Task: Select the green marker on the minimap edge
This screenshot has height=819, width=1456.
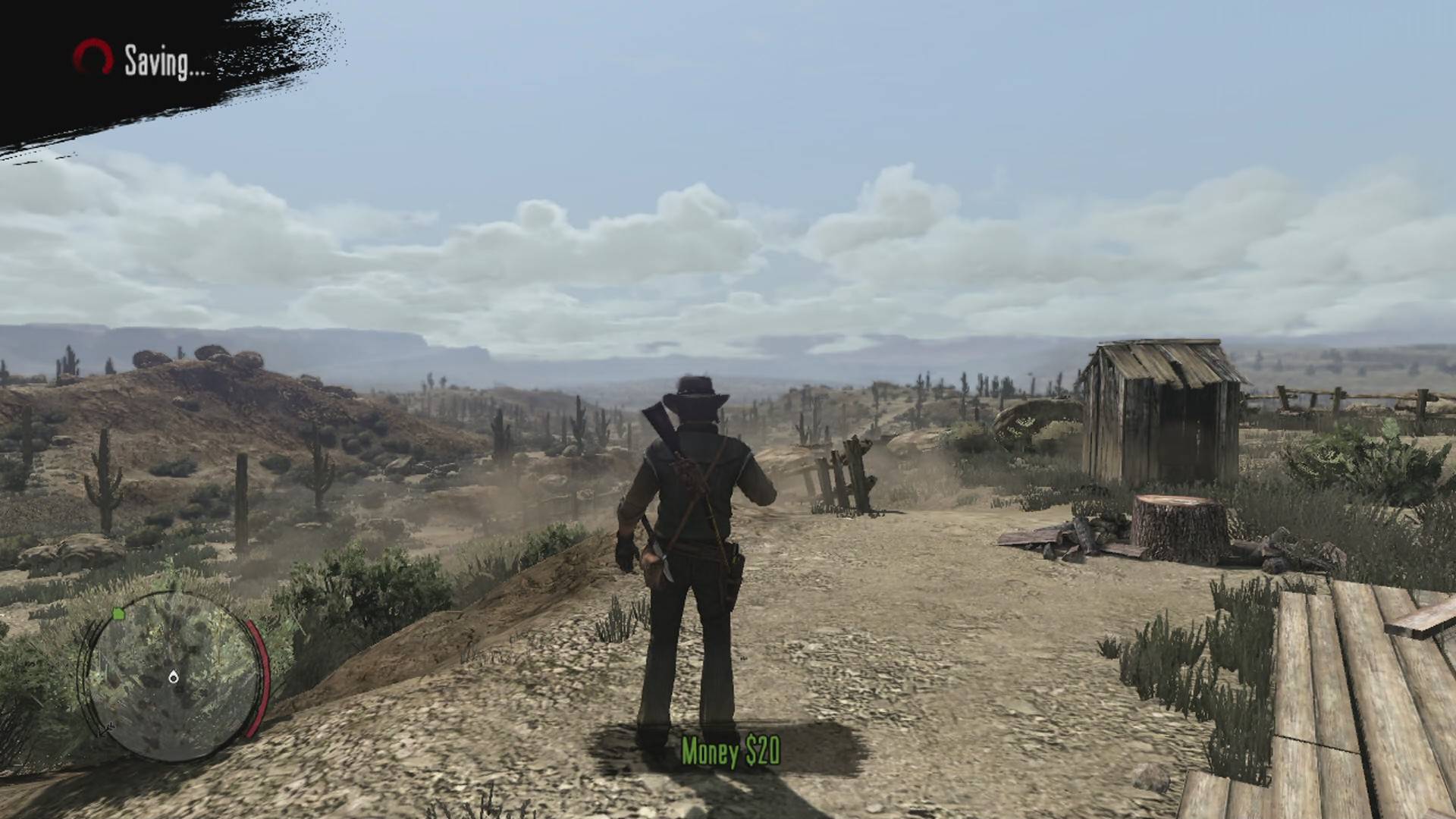Action: [118, 613]
